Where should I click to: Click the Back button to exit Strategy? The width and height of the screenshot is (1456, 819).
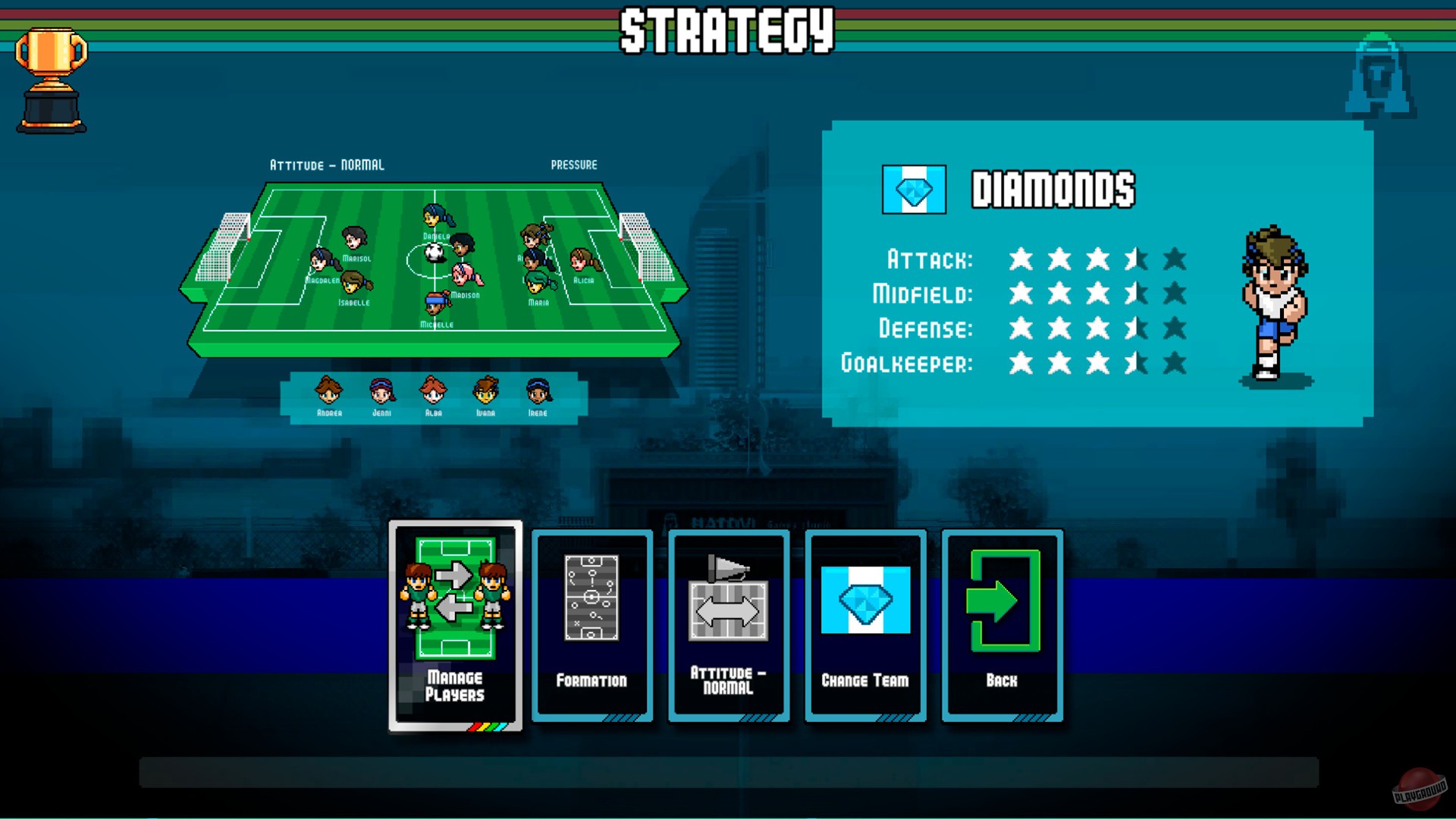[x=1001, y=626]
